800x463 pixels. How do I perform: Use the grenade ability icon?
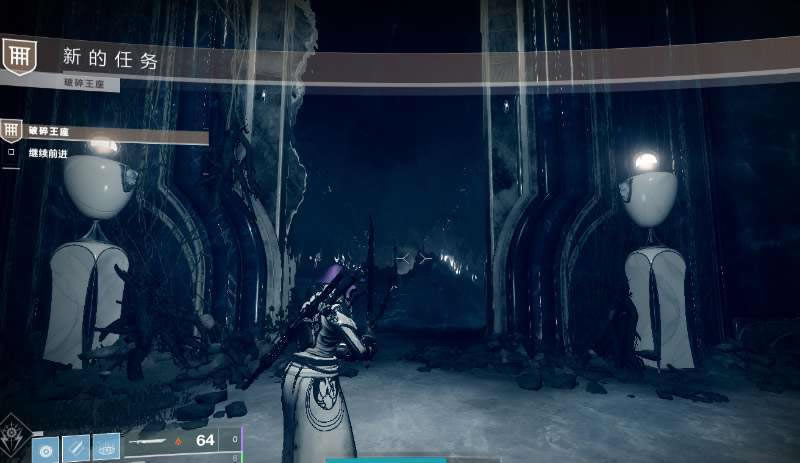click(x=46, y=447)
